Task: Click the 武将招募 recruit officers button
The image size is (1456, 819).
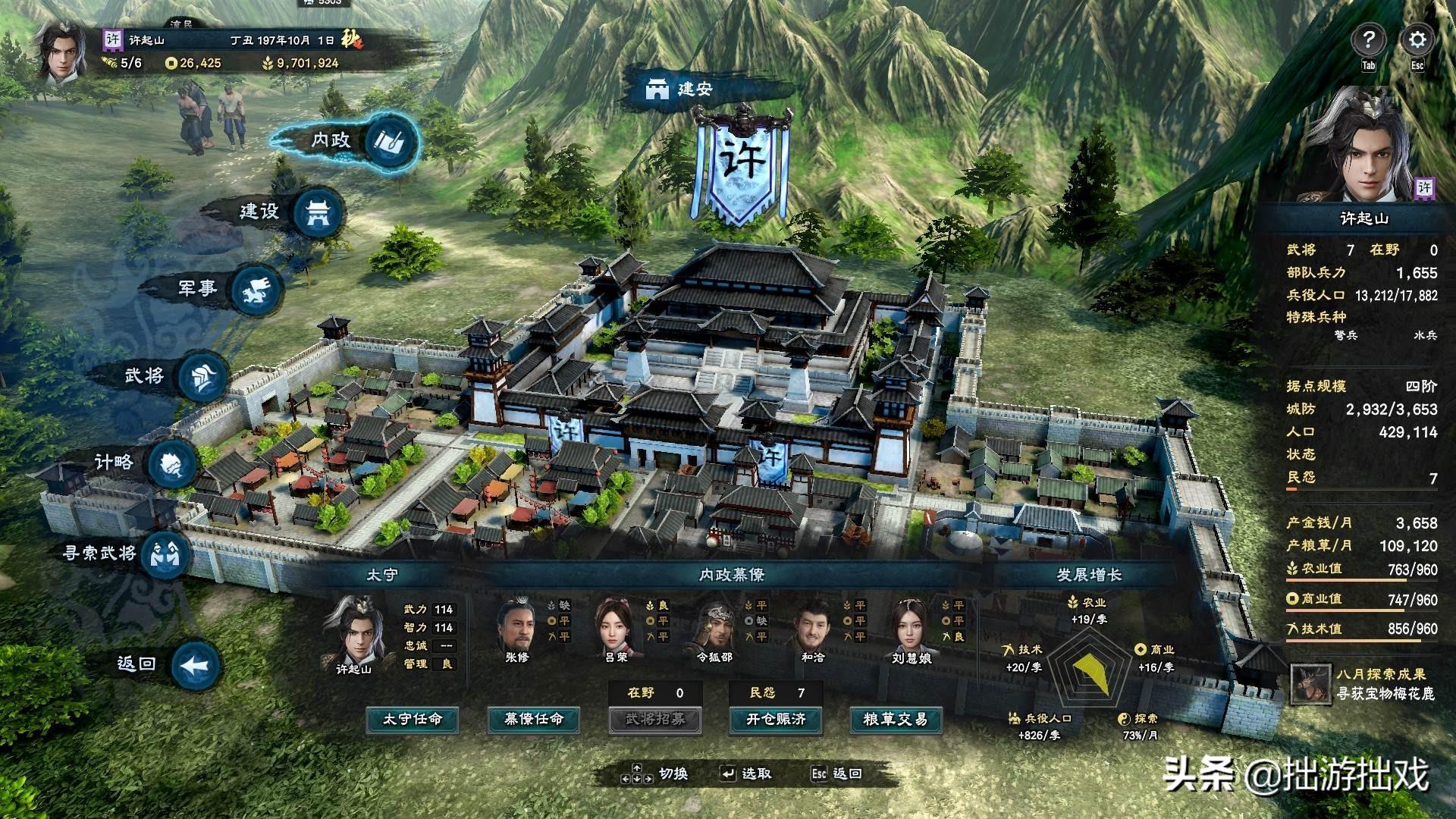Action: point(654,719)
